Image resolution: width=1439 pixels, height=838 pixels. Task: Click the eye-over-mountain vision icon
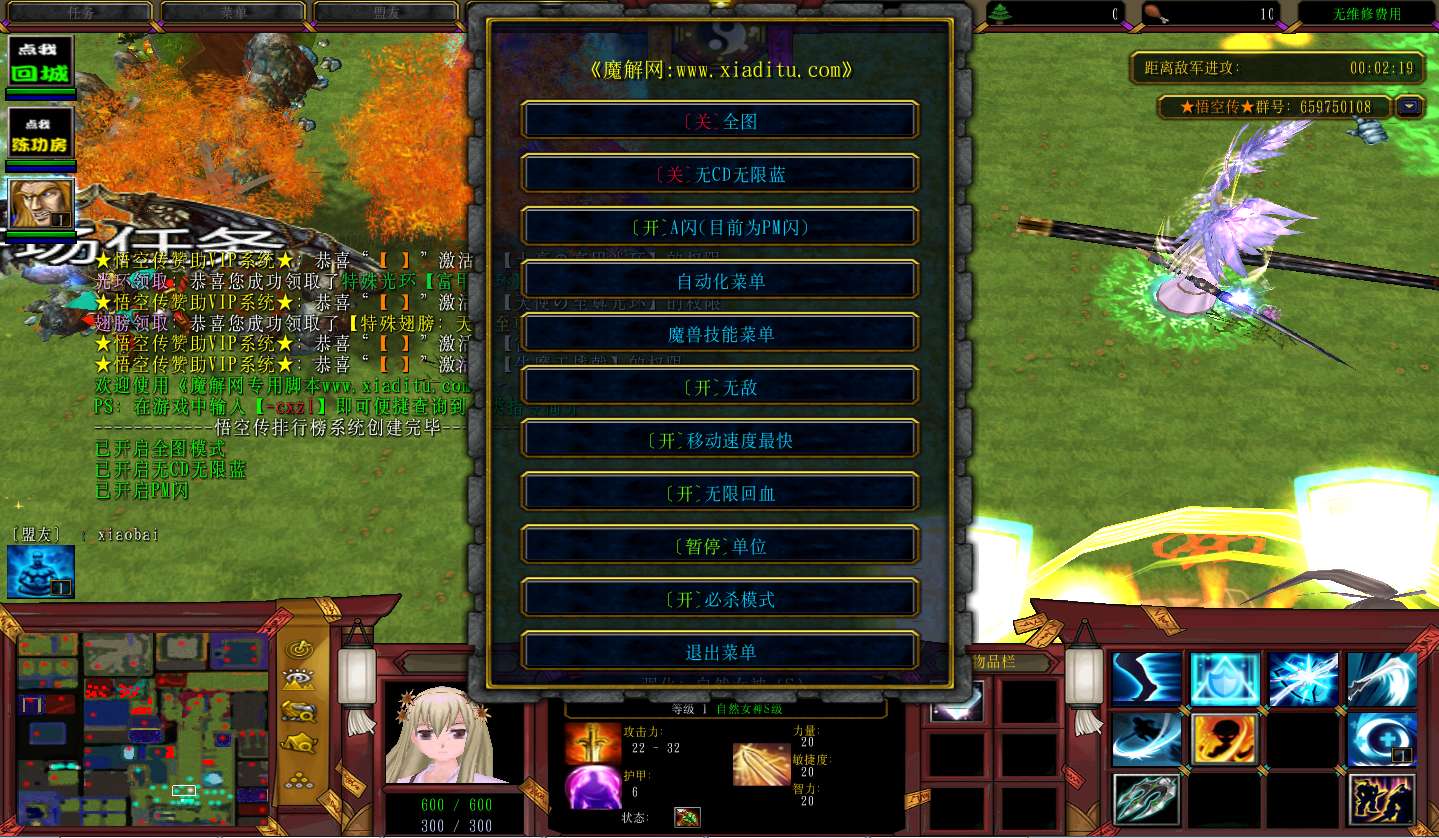tap(300, 679)
